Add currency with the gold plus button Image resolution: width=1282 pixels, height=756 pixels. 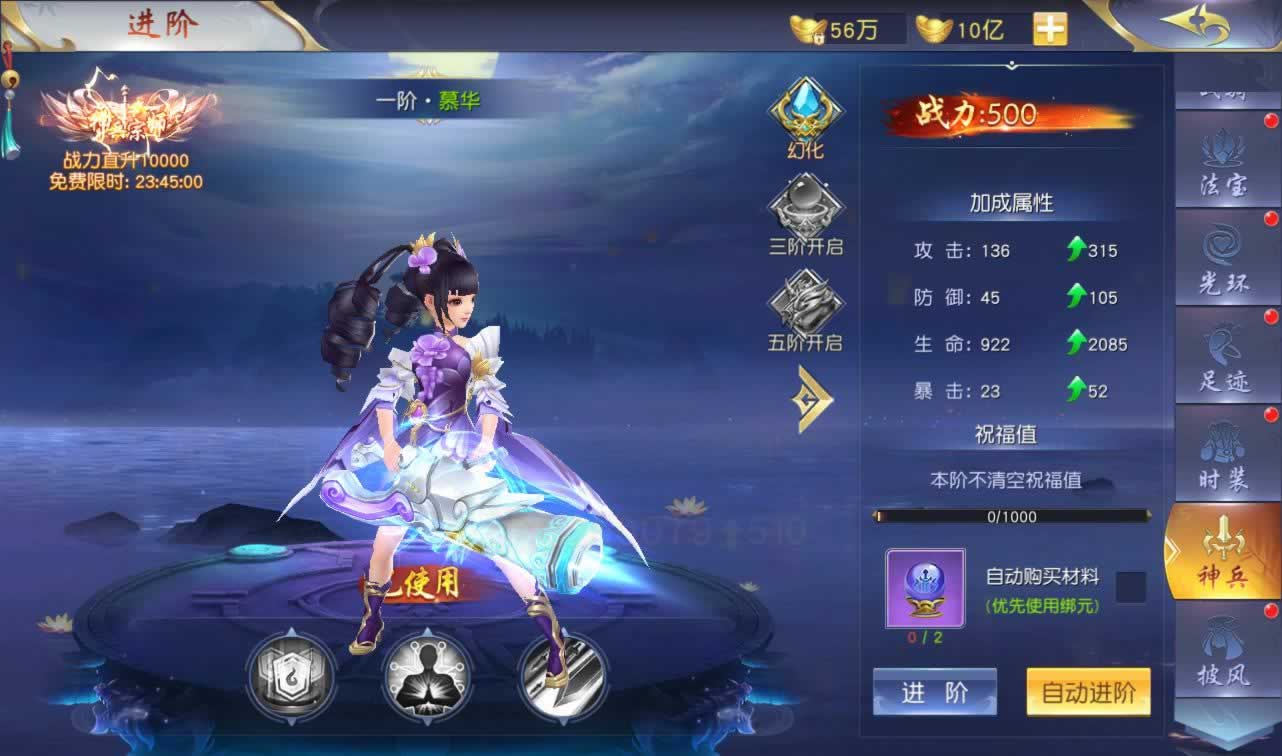pos(1050,29)
